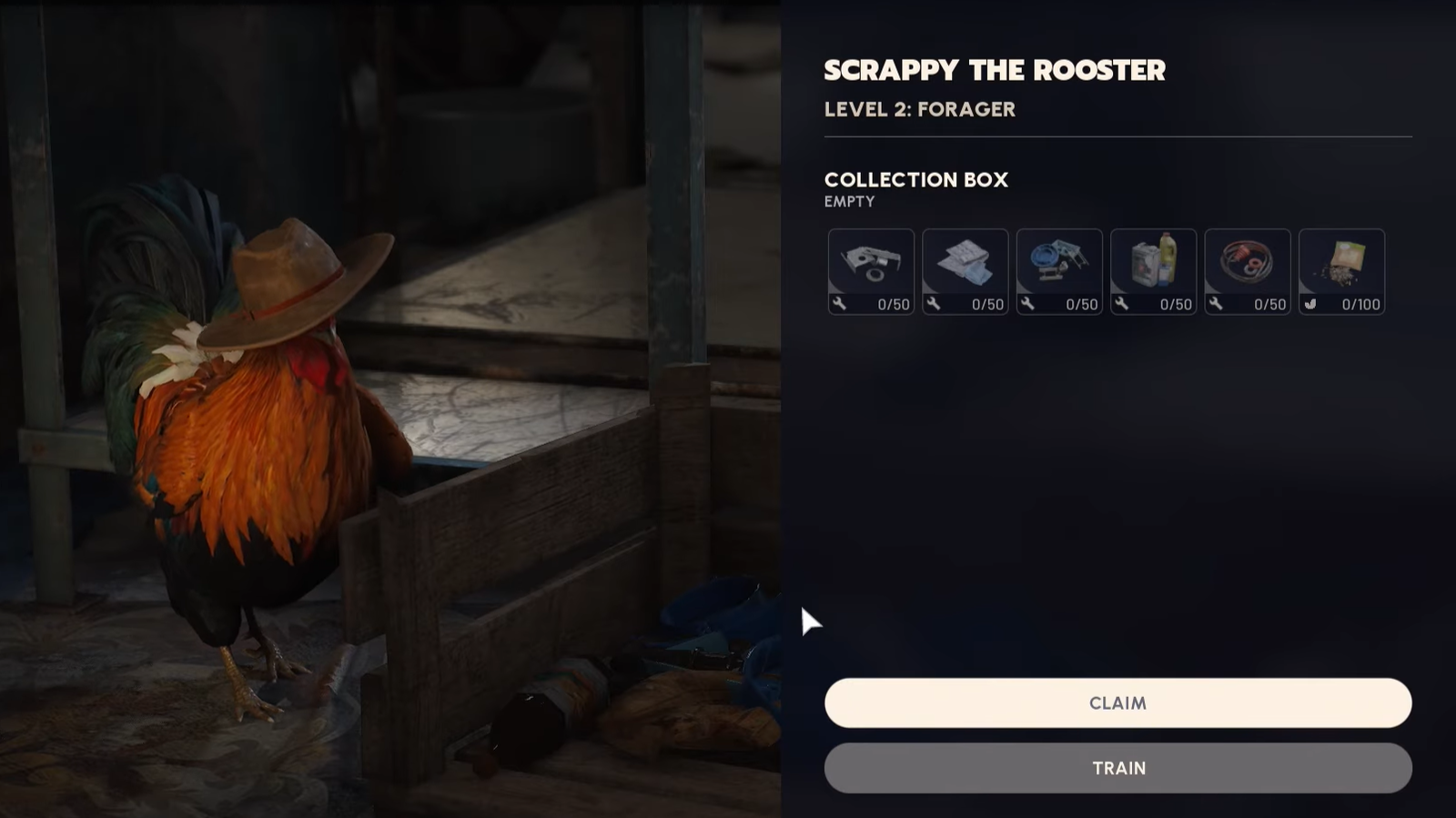Pick the rubber parts collection slot

pyautogui.click(x=1247, y=271)
